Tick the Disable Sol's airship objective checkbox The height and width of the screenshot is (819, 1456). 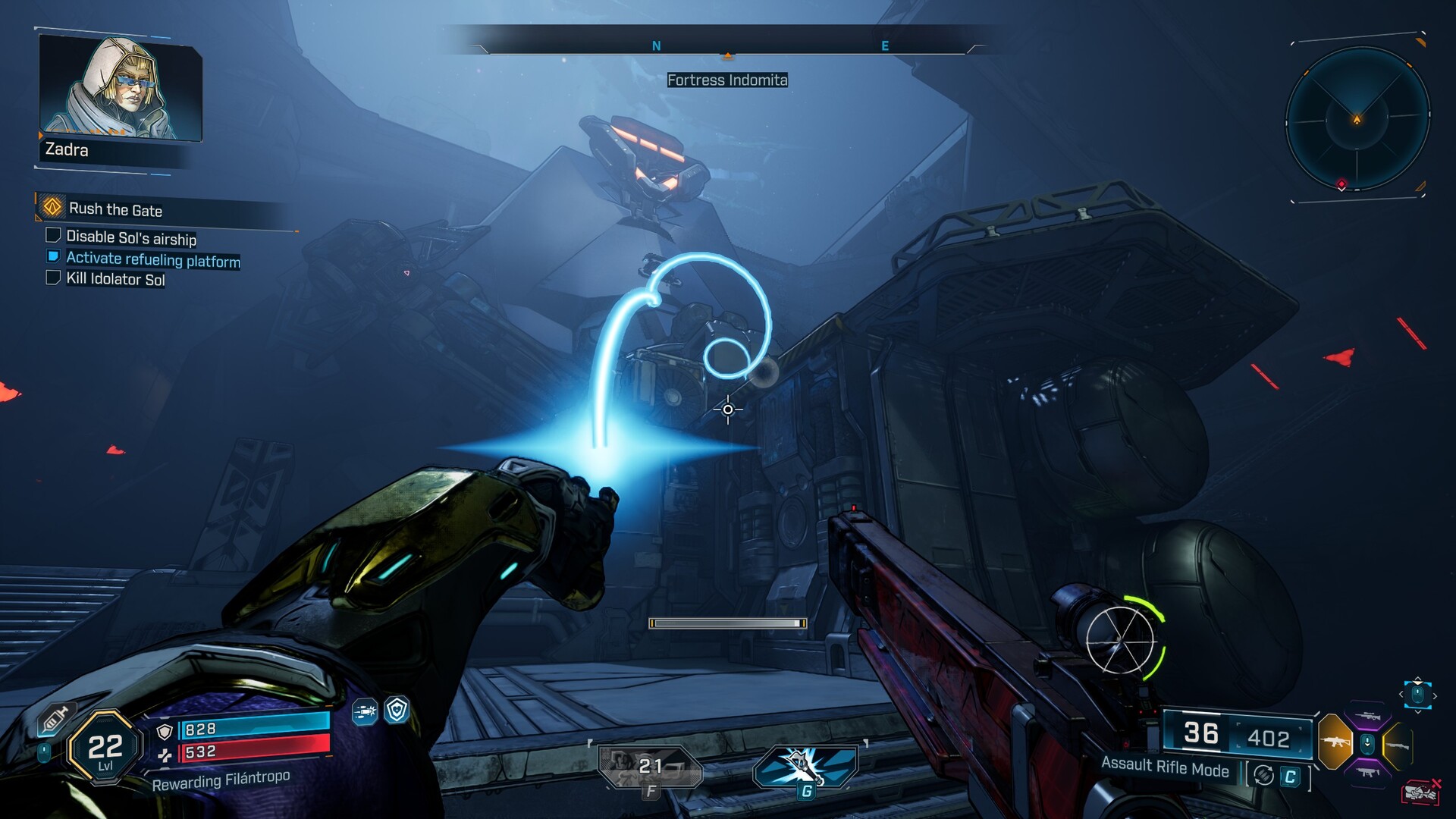coord(53,236)
